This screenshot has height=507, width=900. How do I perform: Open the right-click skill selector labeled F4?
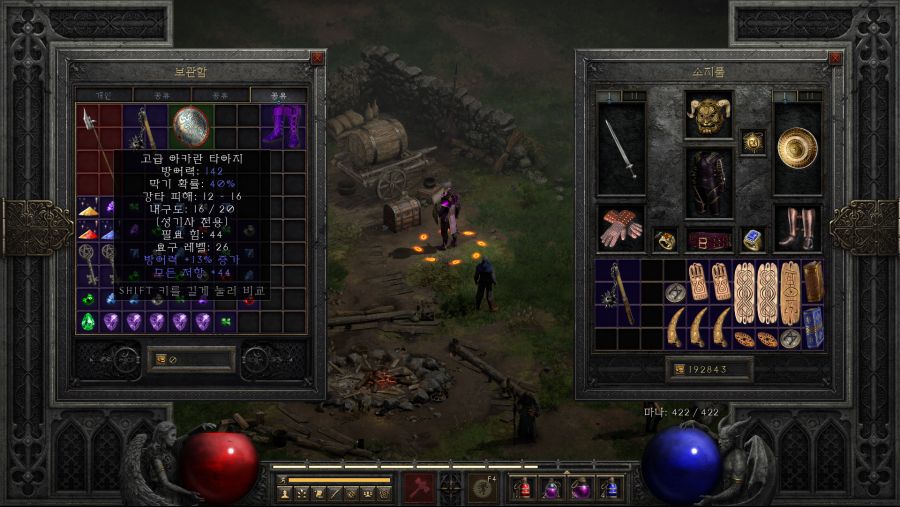pos(483,488)
